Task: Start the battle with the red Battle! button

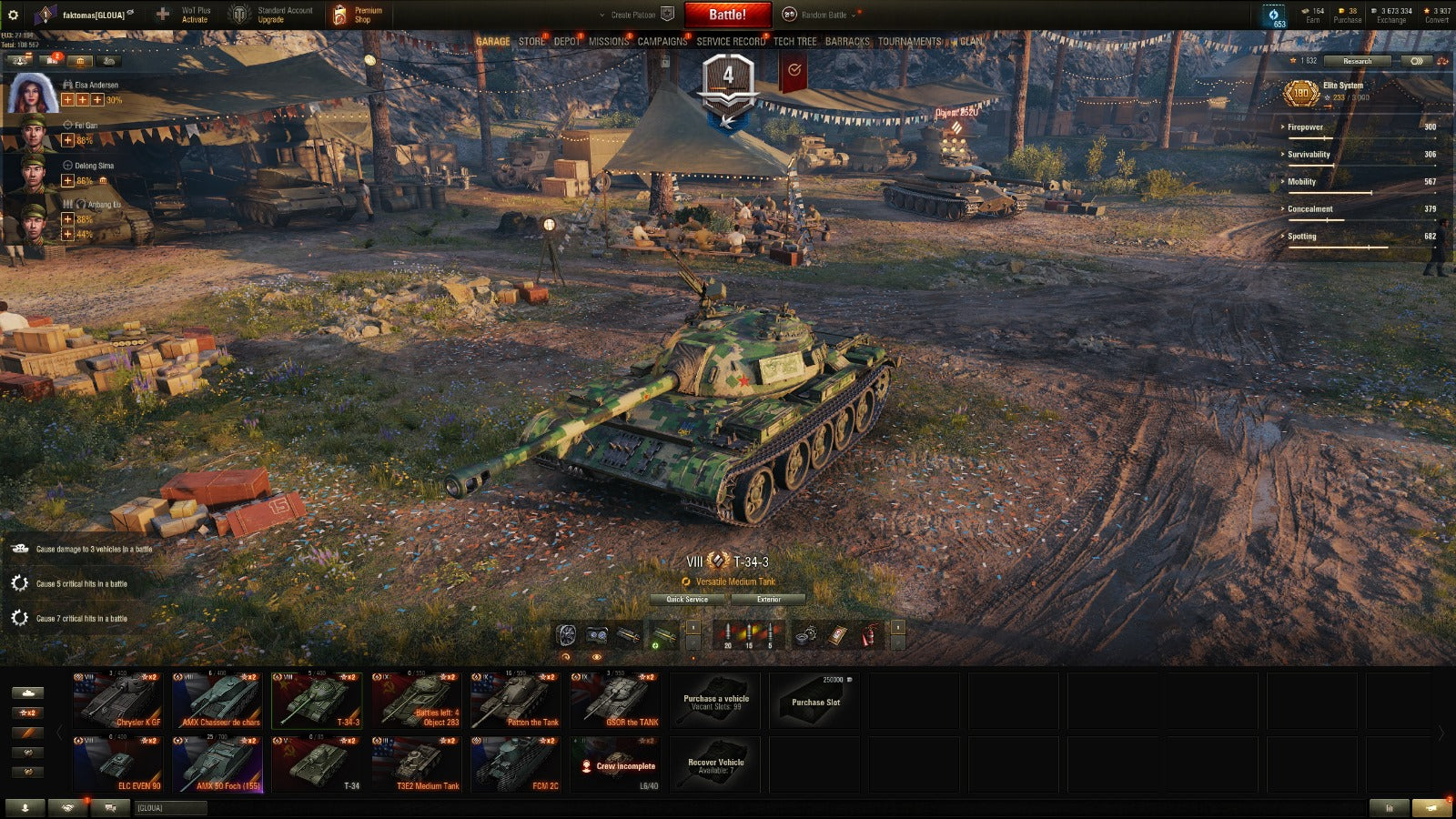Action: (x=727, y=15)
